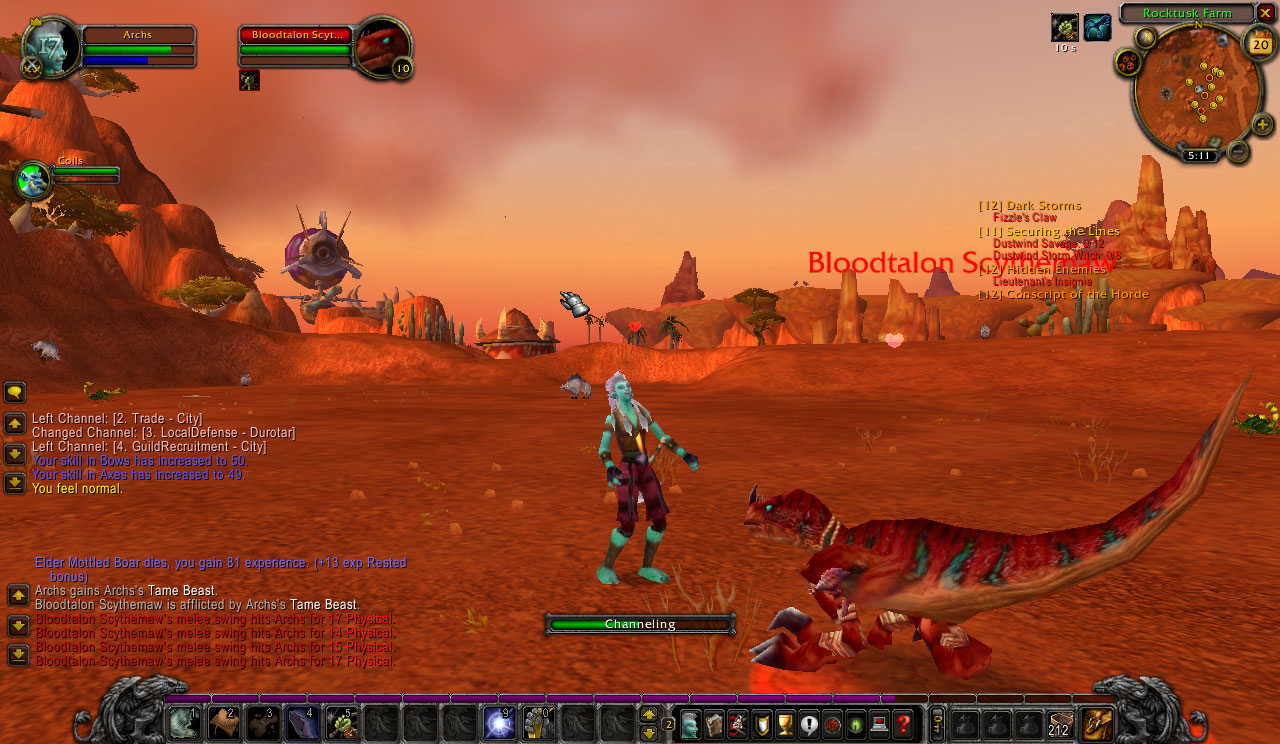Viewport: 1280px width, 744px height.
Task: Open the quest log exclamation mark icon
Action: (808, 723)
